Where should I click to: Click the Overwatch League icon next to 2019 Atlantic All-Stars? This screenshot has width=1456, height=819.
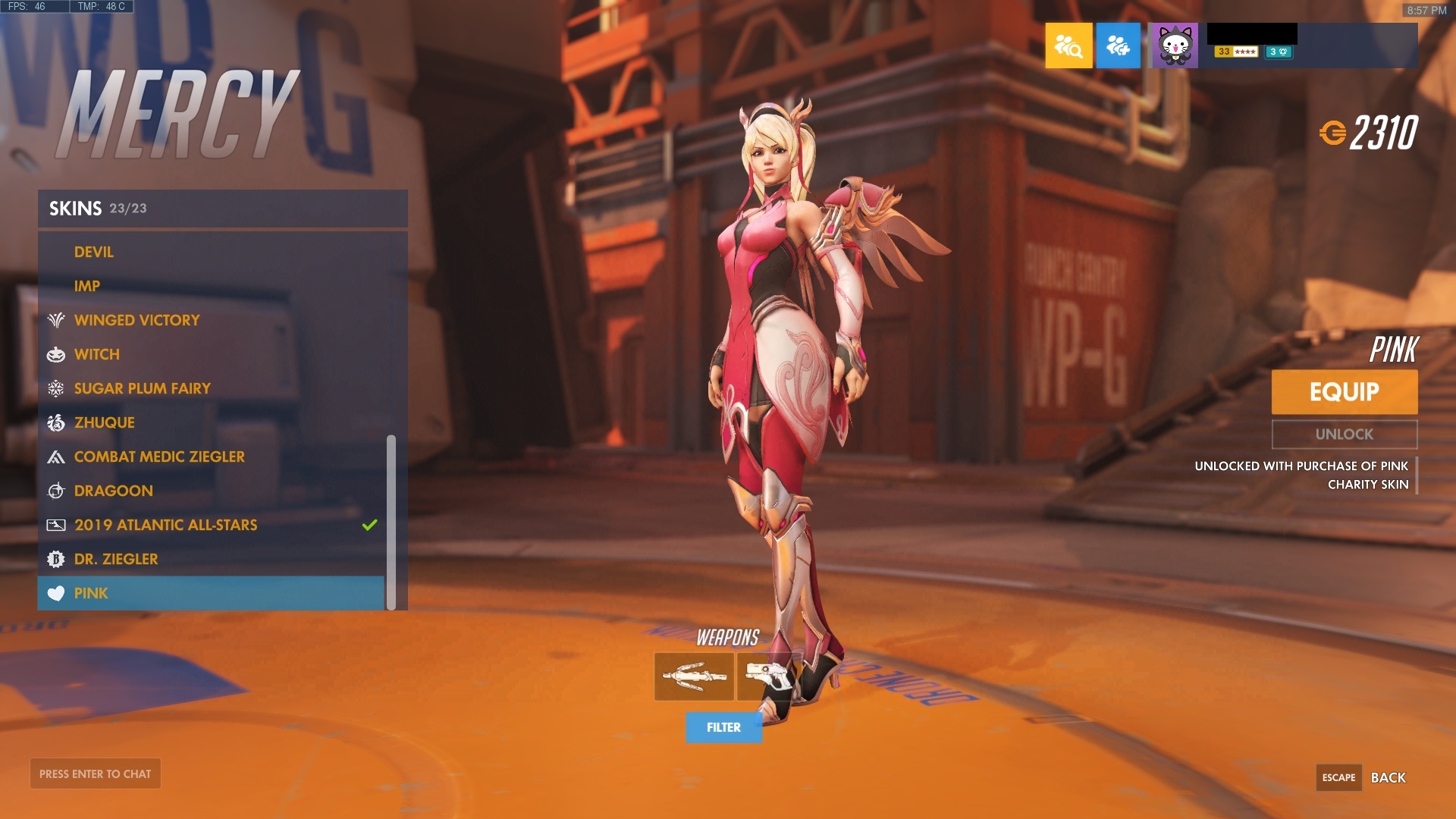pyautogui.click(x=55, y=525)
